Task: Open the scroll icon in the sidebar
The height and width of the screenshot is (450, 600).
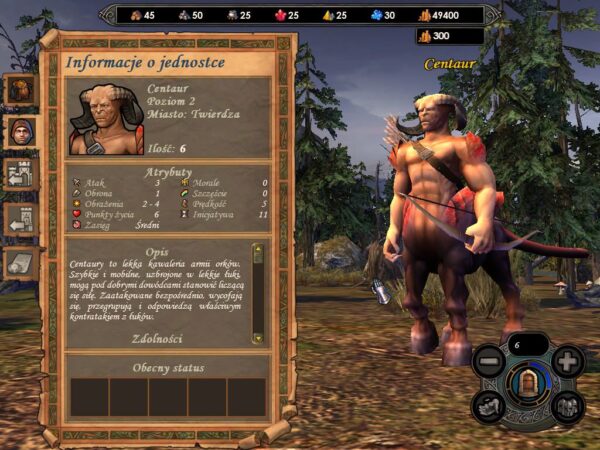Action: pos(21,261)
